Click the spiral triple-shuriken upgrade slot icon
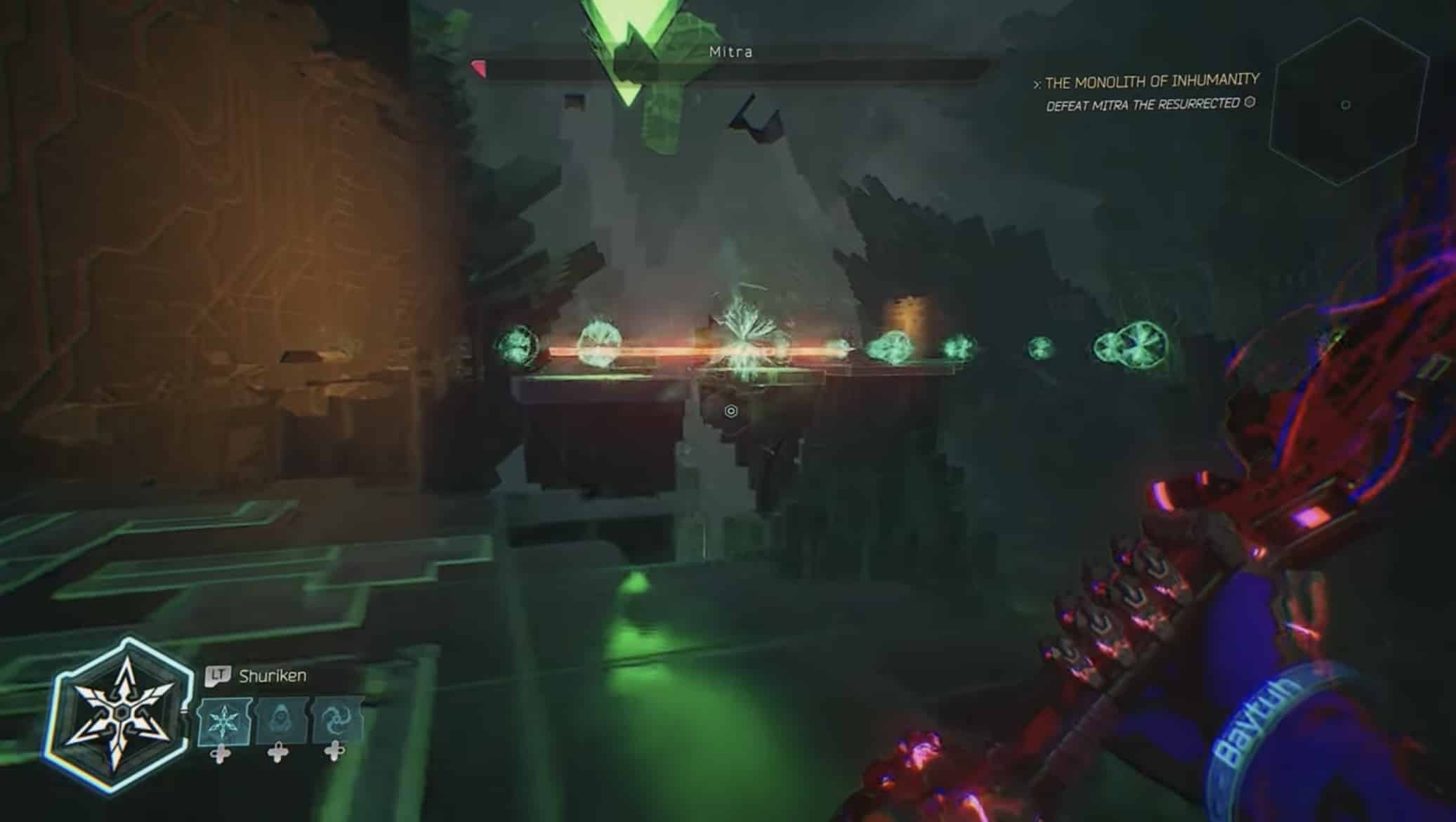The image size is (1456, 822). pos(336,721)
